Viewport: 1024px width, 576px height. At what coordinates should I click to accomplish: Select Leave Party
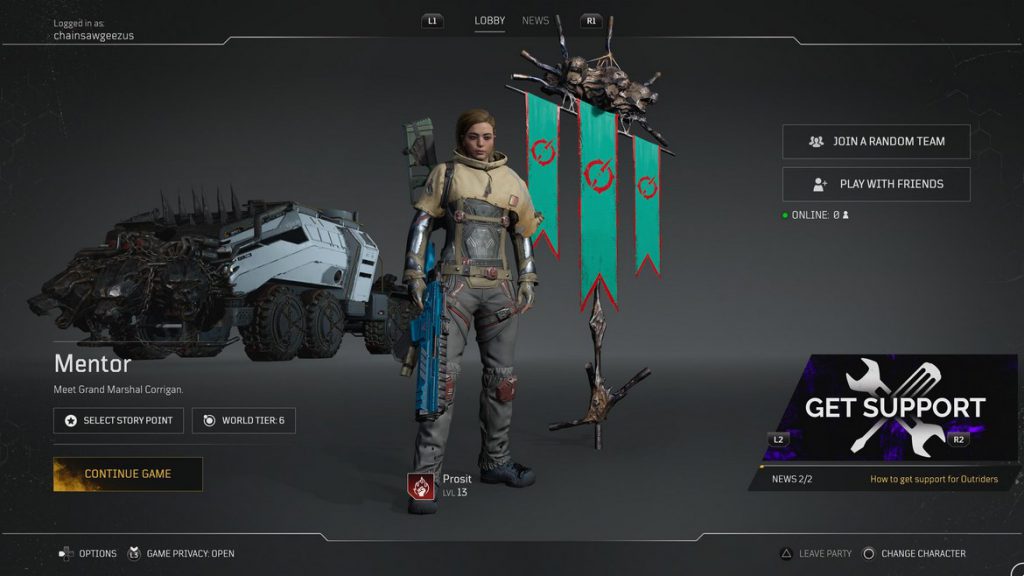coord(815,553)
